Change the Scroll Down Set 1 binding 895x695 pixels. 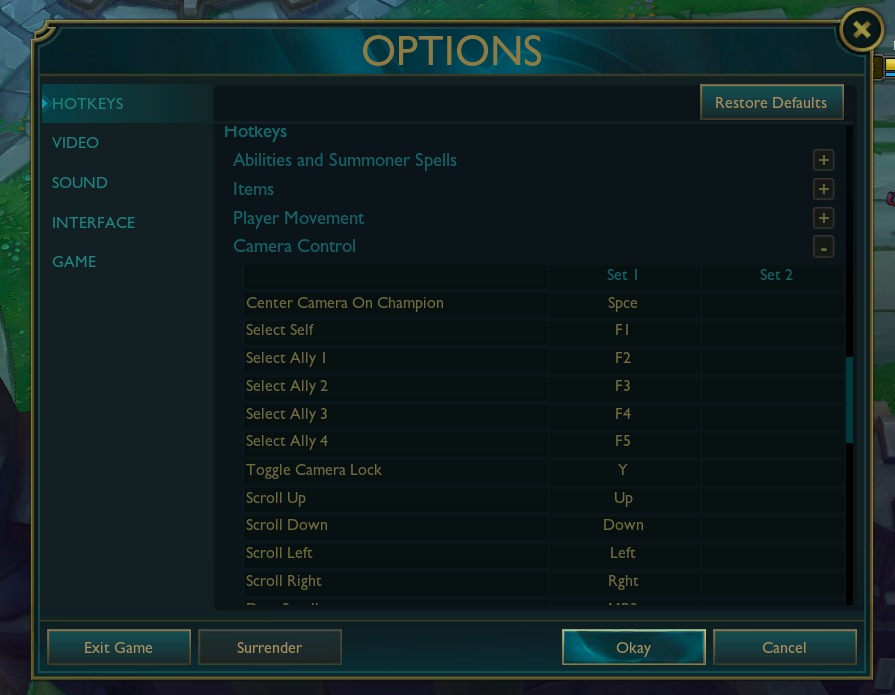(x=623, y=525)
